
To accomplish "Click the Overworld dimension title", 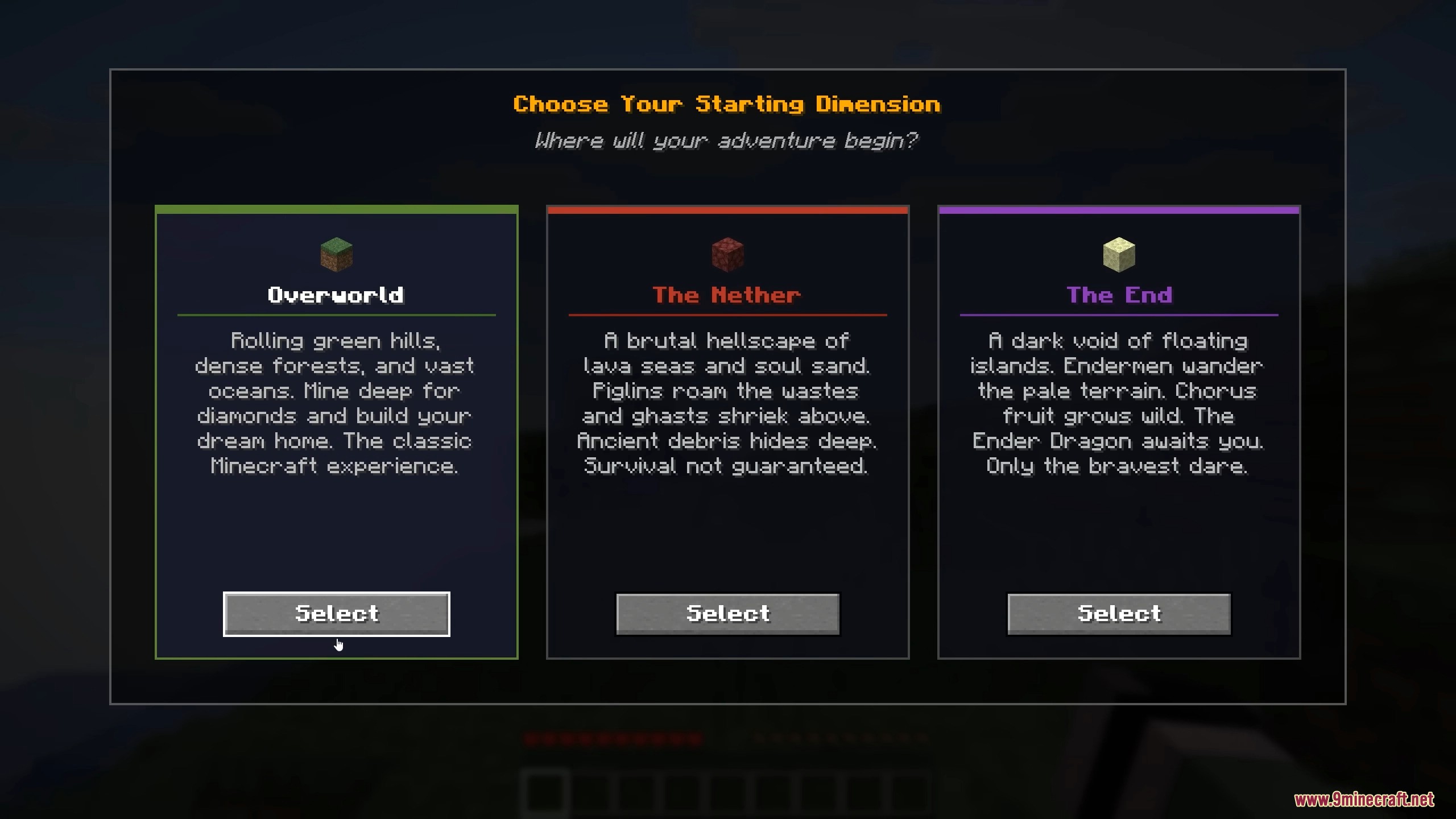I will coord(336,295).
